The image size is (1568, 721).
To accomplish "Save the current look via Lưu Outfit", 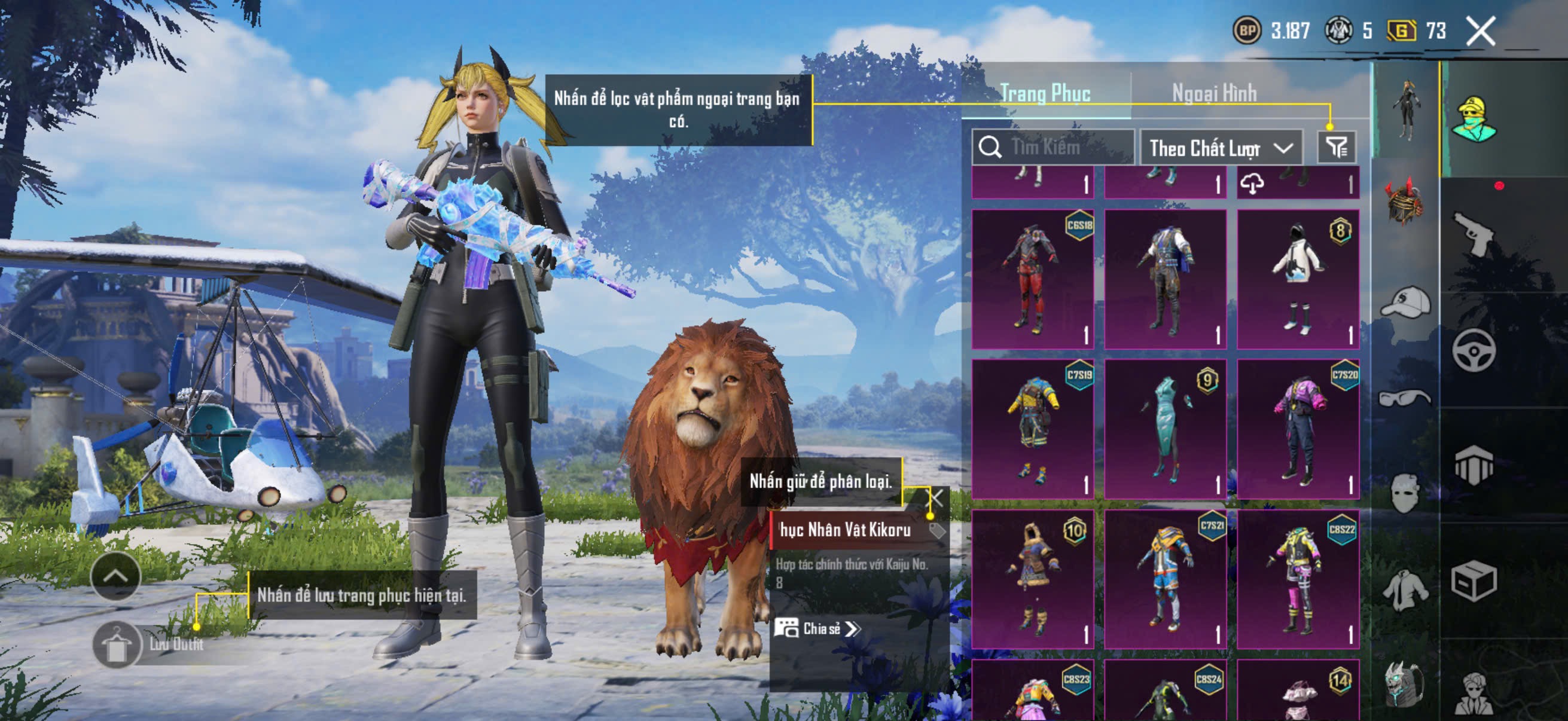I will (x=115, y=645).
